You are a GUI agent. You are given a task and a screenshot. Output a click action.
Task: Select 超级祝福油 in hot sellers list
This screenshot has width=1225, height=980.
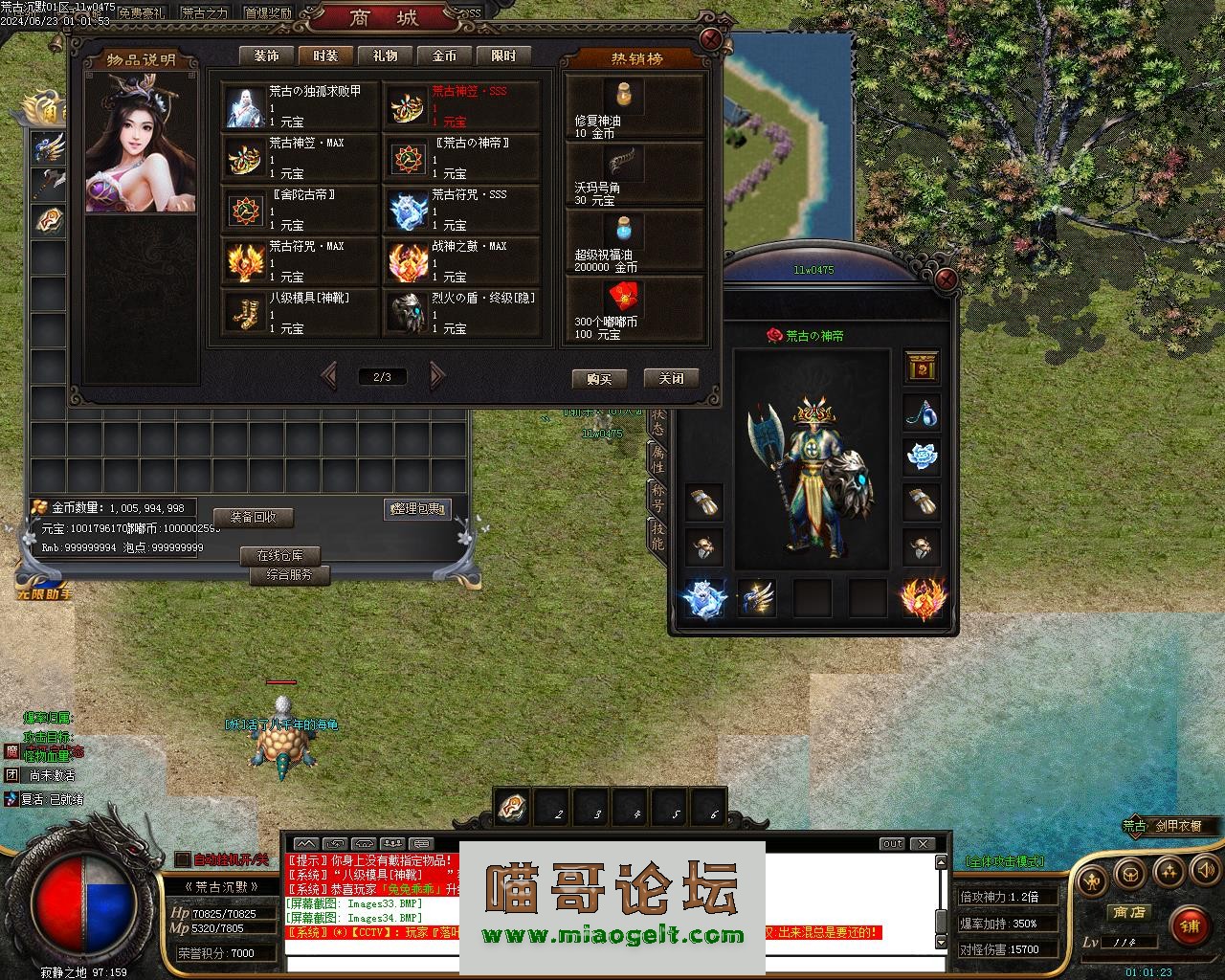click(x=635, y=243)
